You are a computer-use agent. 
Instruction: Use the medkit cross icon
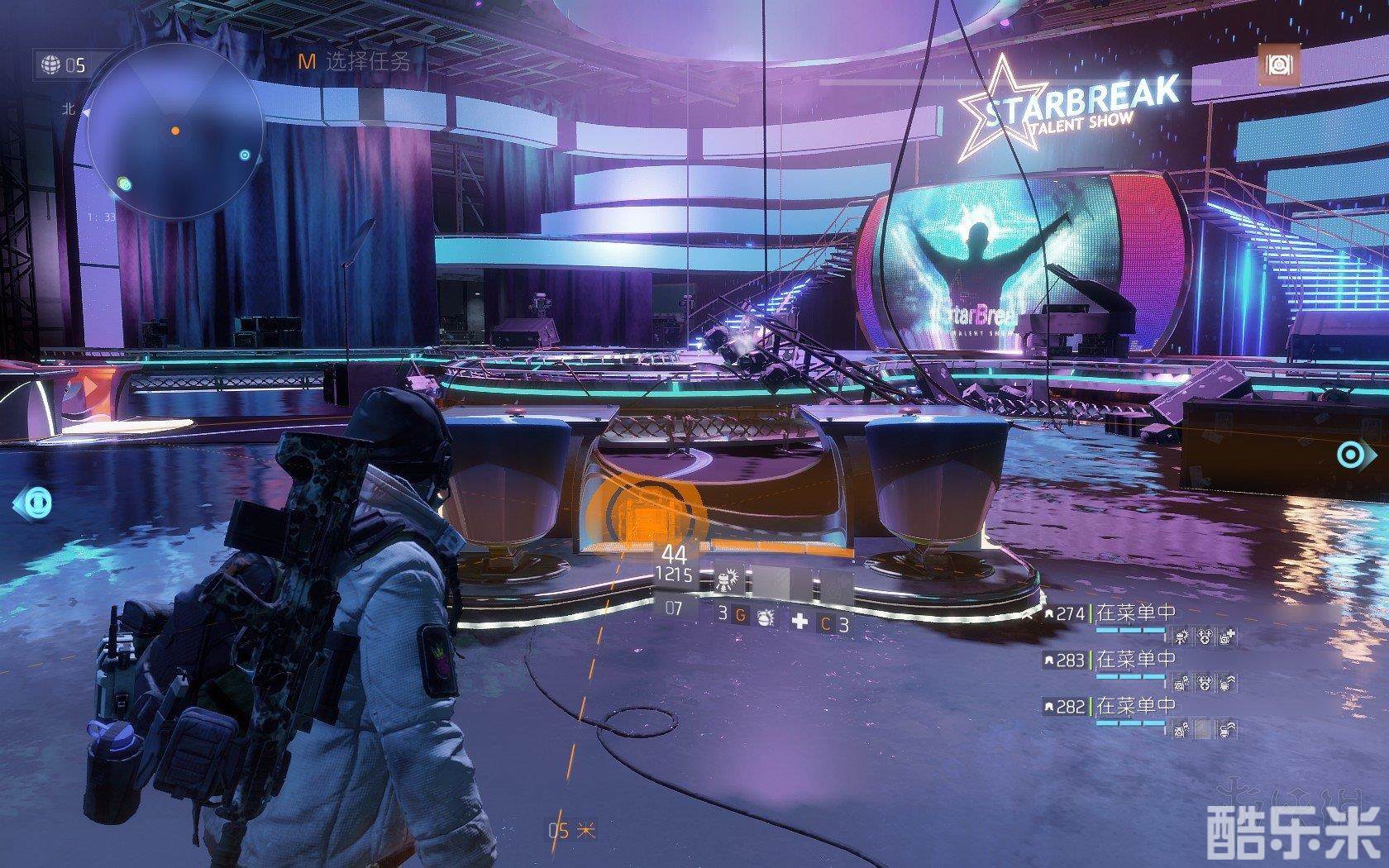(x=800, y=621)
